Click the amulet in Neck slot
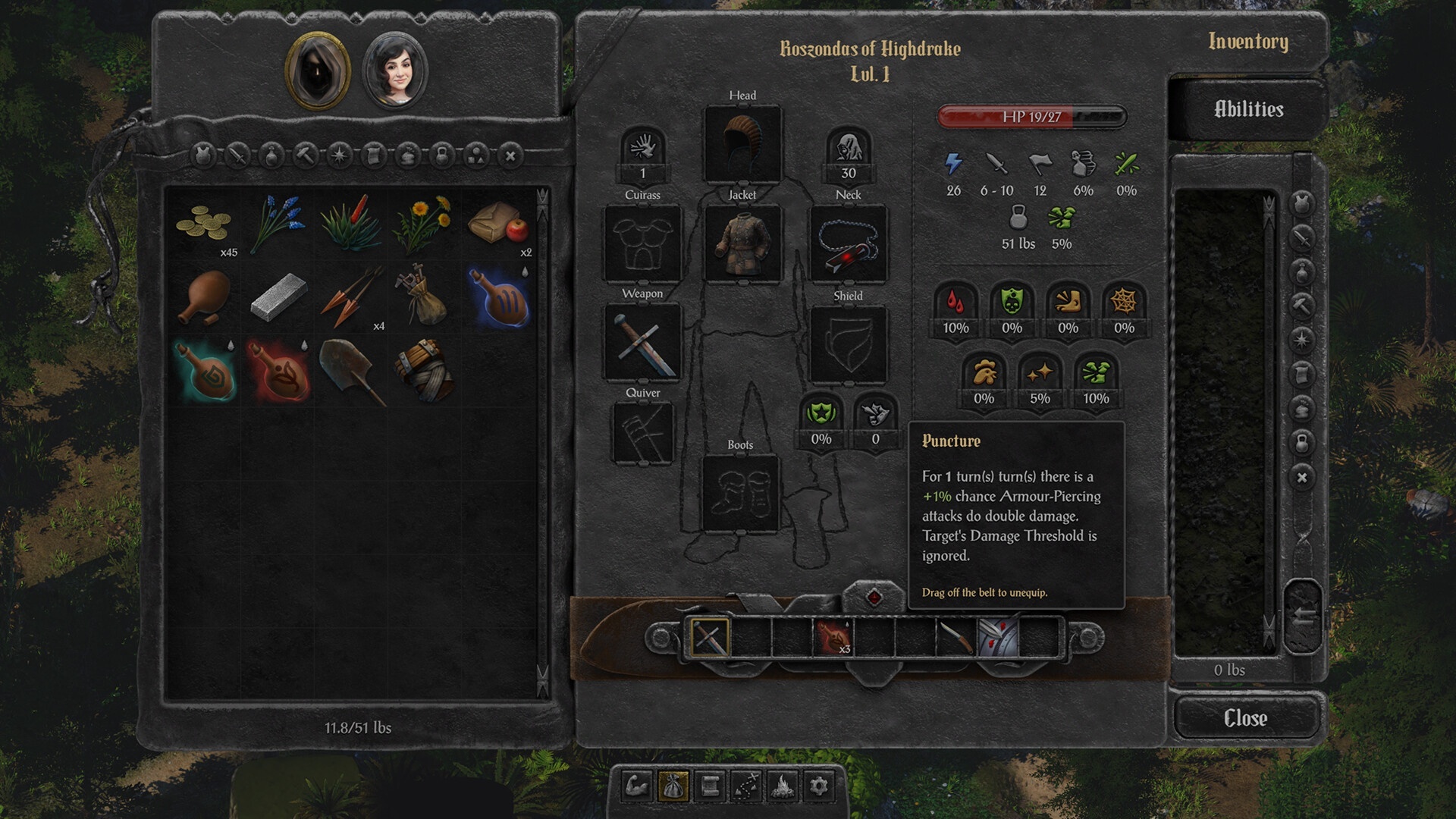 848,243
